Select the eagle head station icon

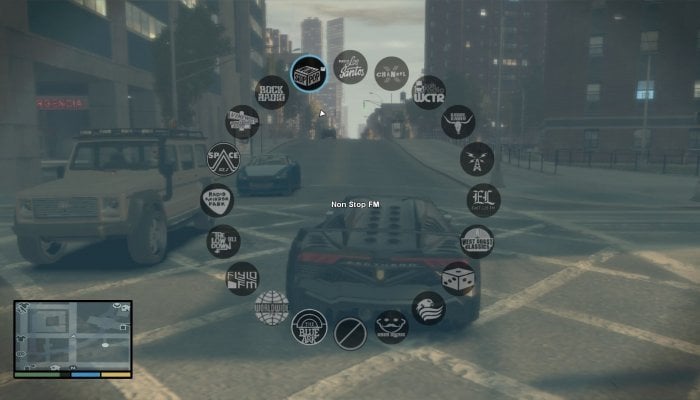(428, 308)
